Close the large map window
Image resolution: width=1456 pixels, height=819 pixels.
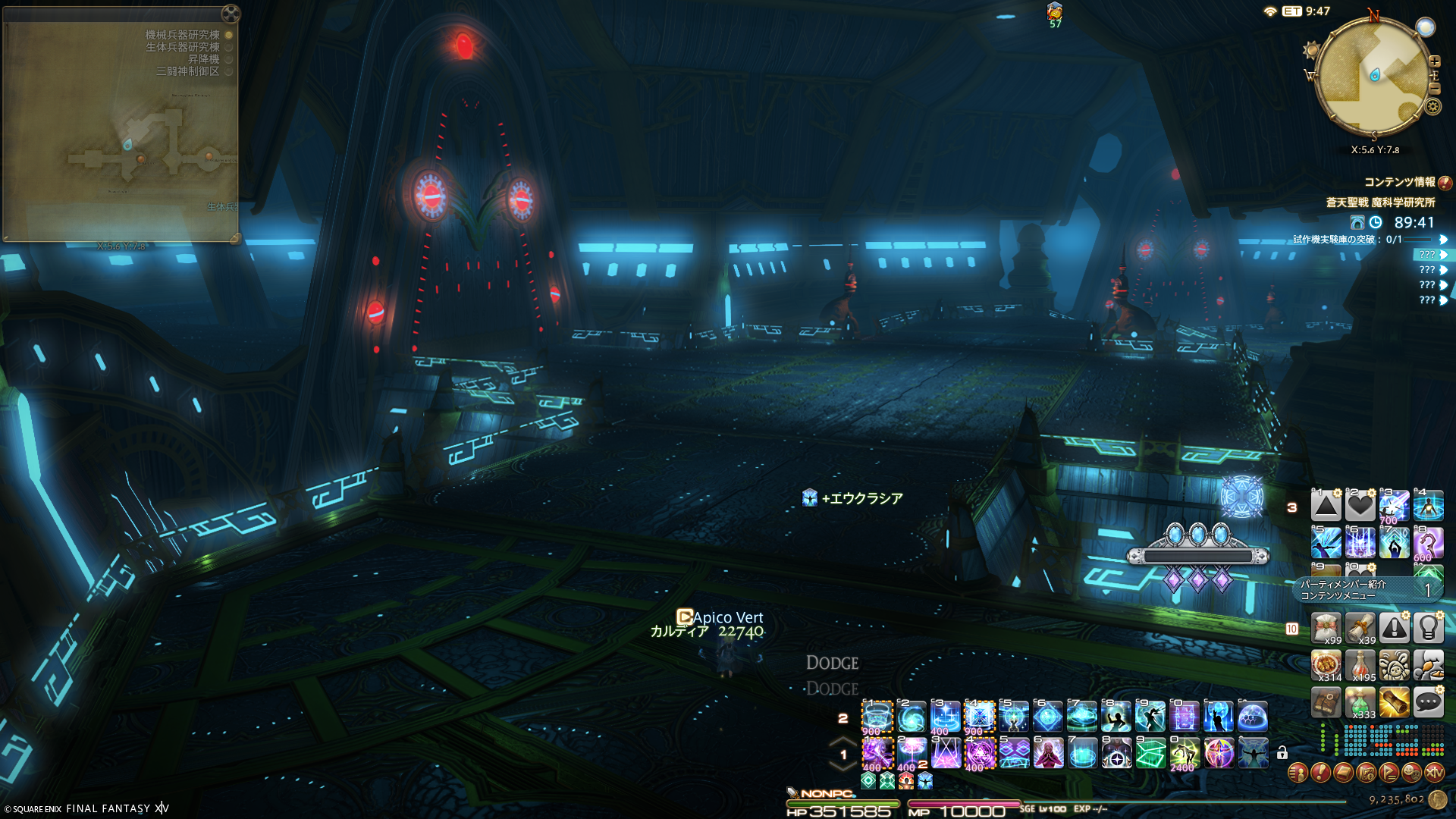click(231, 14)
